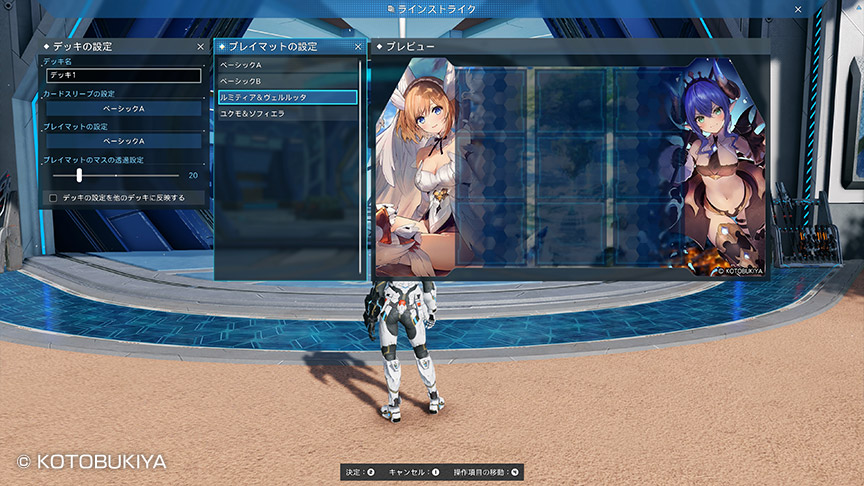
Task: Click the playmat transparency slider handle
Action: (79, 175)
